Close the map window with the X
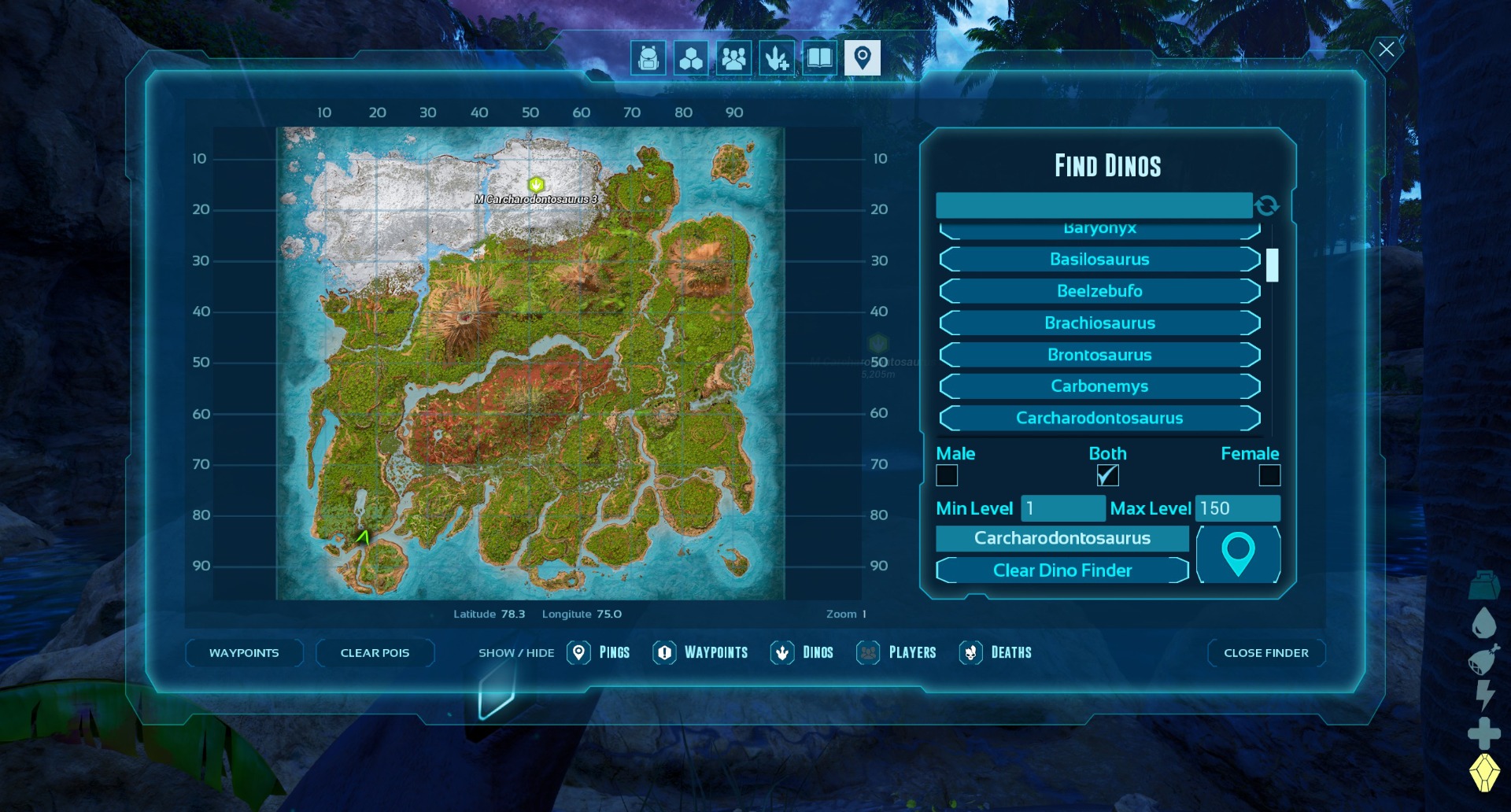This screenshot has width=1511, height=812. [x=1386, y=50]
